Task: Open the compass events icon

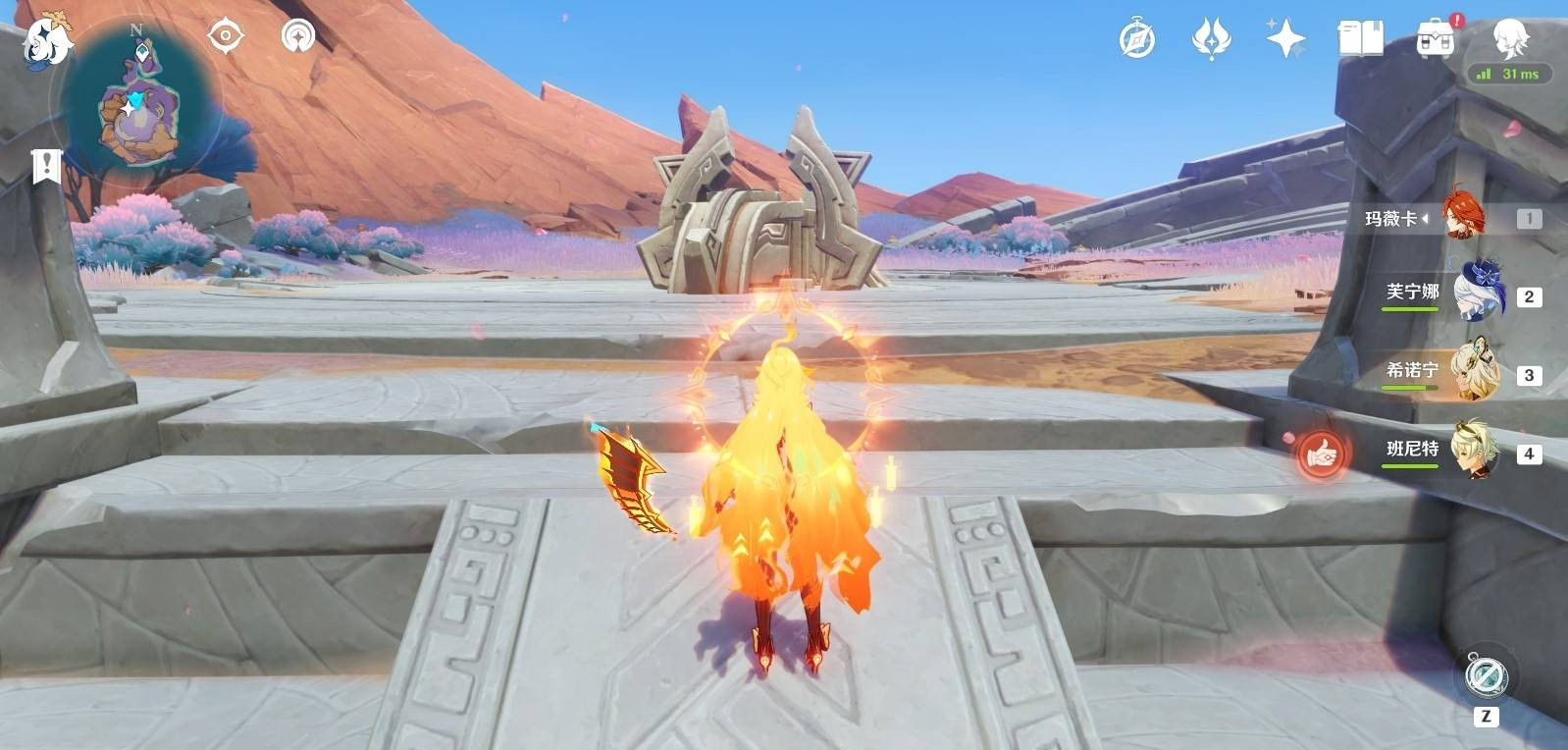Action: tap(1137, 39)
